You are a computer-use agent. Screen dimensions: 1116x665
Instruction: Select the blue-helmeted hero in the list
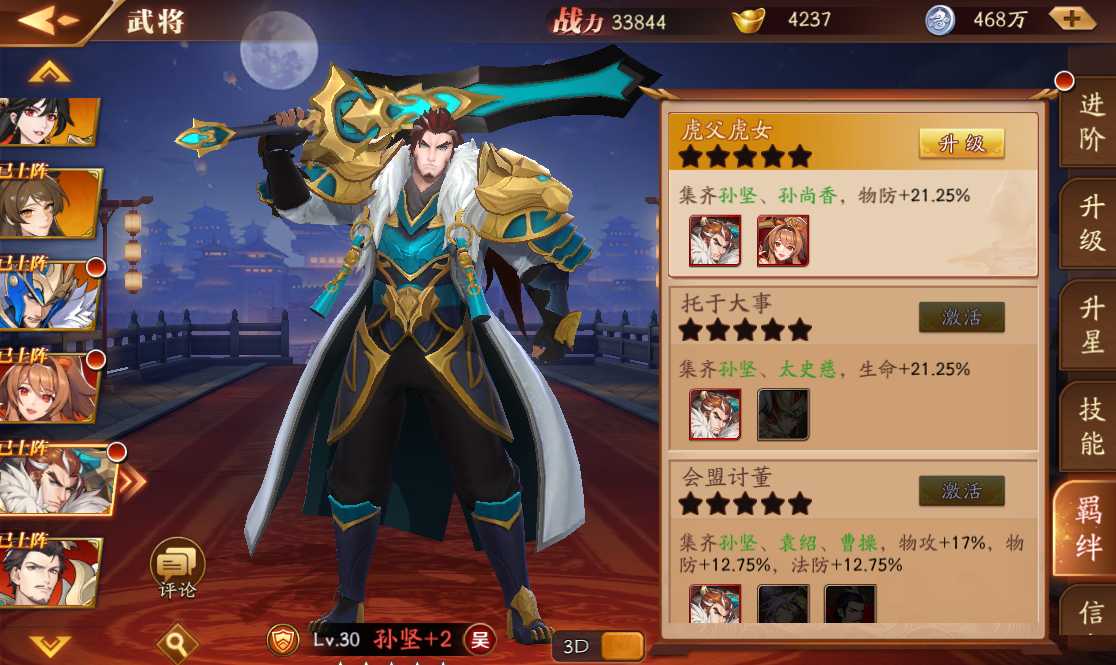tap(50, 296)
